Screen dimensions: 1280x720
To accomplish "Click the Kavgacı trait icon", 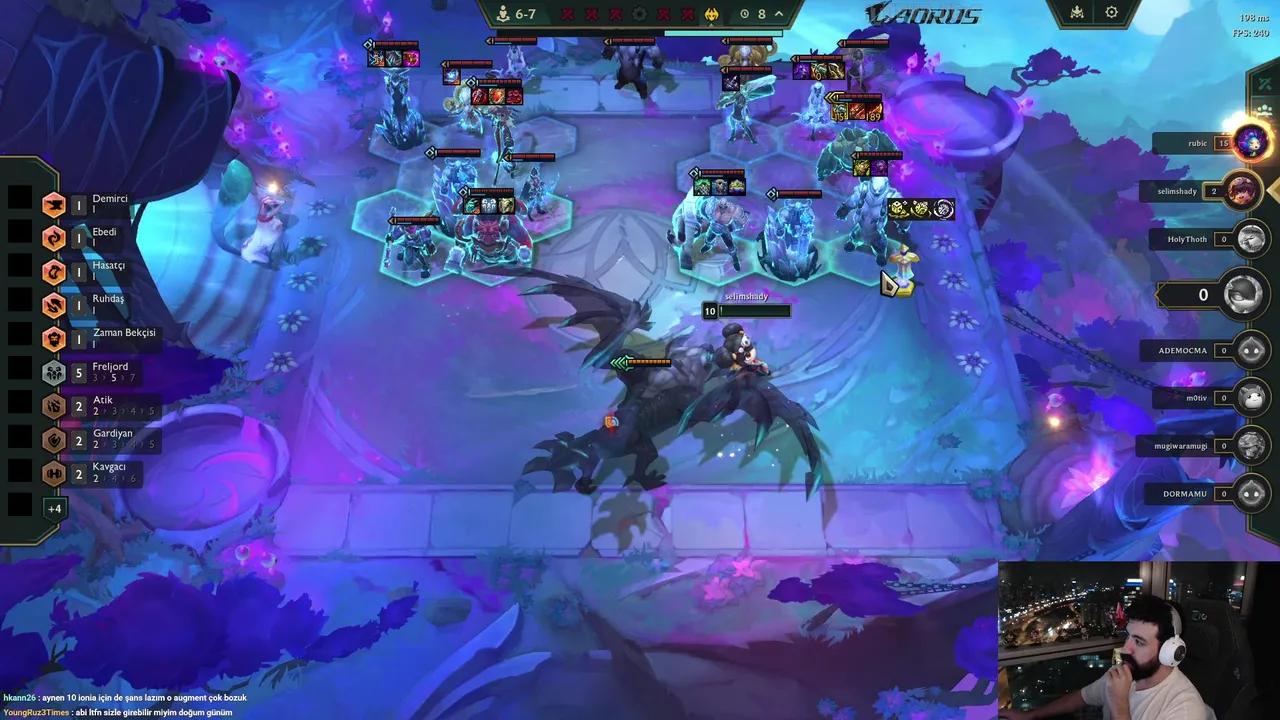I will (x=54, y=473).
